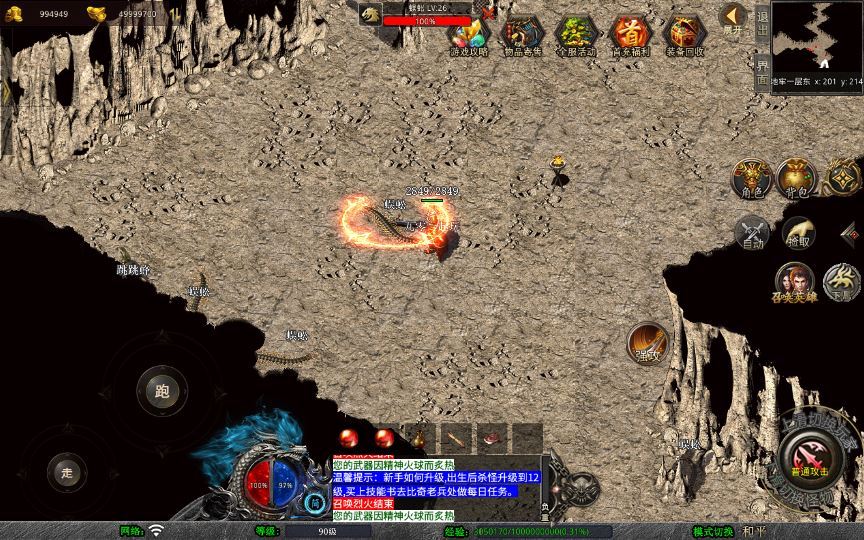Viewport: 864px width, 540px height.
Task: Toggle 自动 auto-combat
Action: (x=750, y=233)
